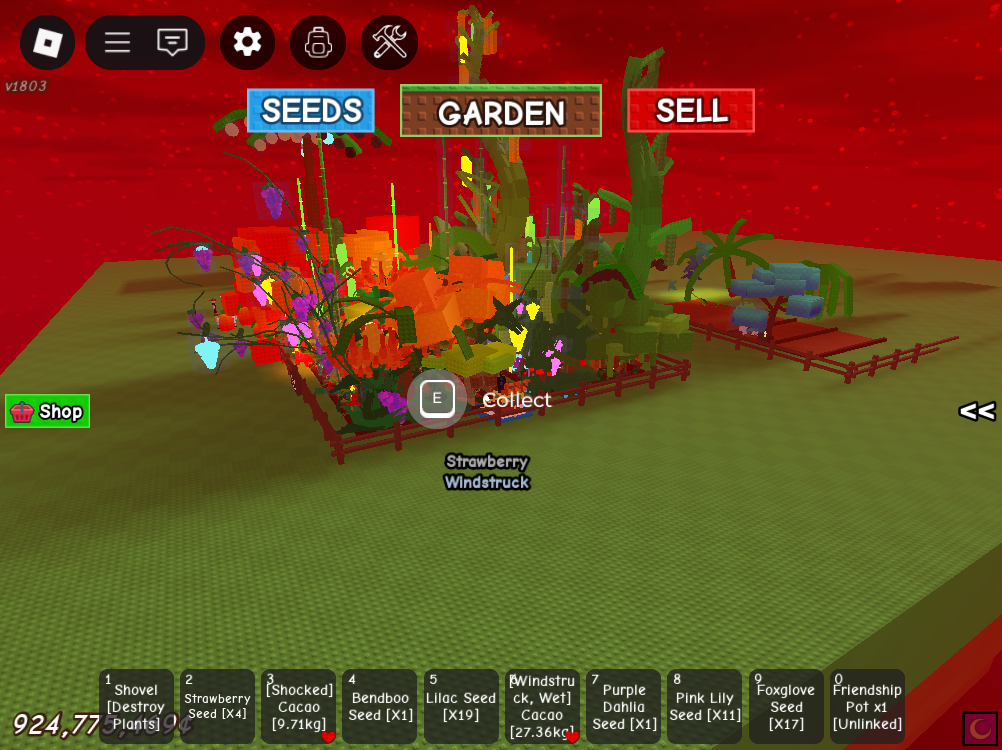Open the hamburger list menu
Viewport: 1002px width, 750px height.
pyautogui.click(x=118, y=42)
